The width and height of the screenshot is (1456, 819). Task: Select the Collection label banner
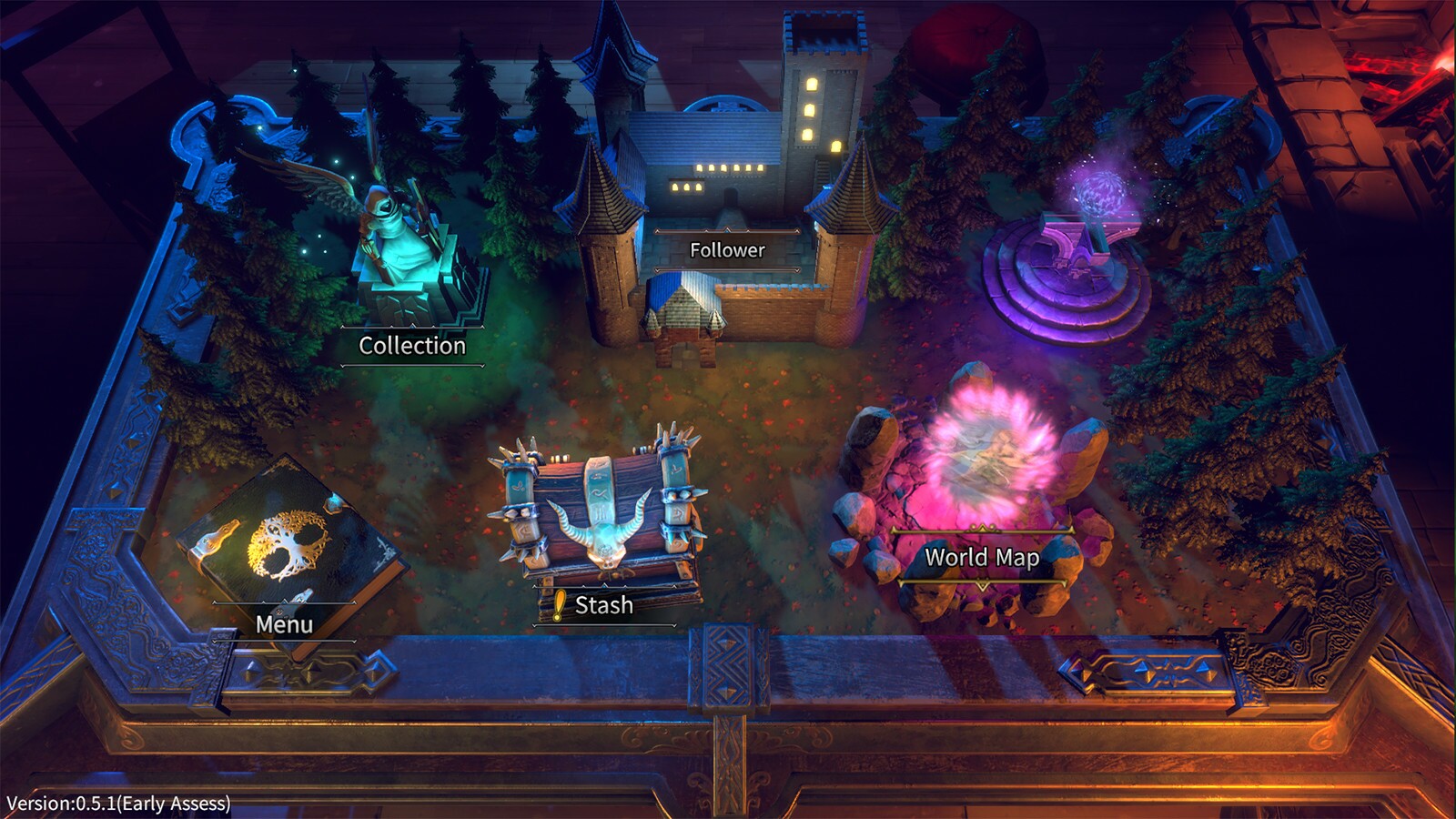click(412, 345)
